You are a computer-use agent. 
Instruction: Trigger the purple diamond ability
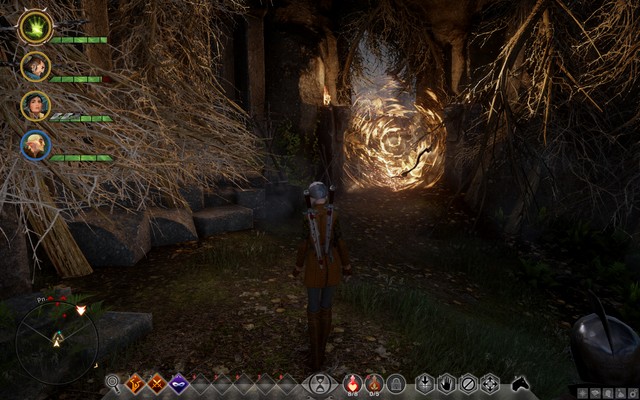click(x=179, y=383)
